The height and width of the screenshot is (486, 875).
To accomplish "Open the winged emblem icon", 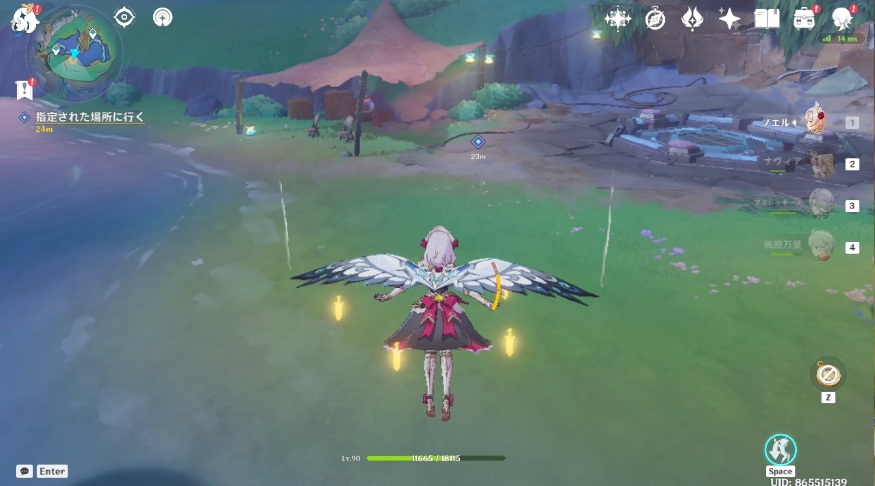I will [692, 18].
